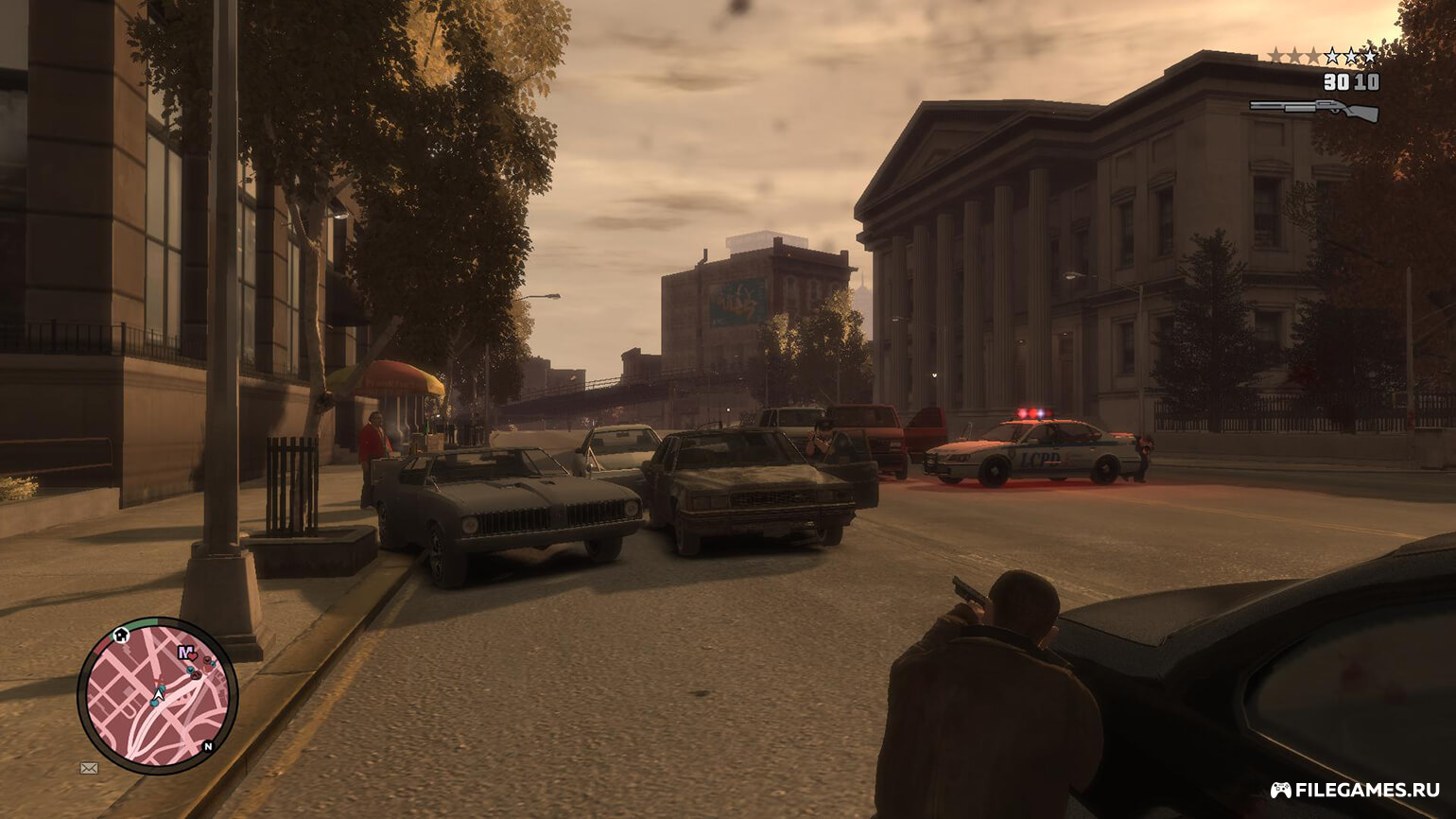Select the M heart marker on the minimap
The image size is (1456, 819).
[x=185, y=653]
